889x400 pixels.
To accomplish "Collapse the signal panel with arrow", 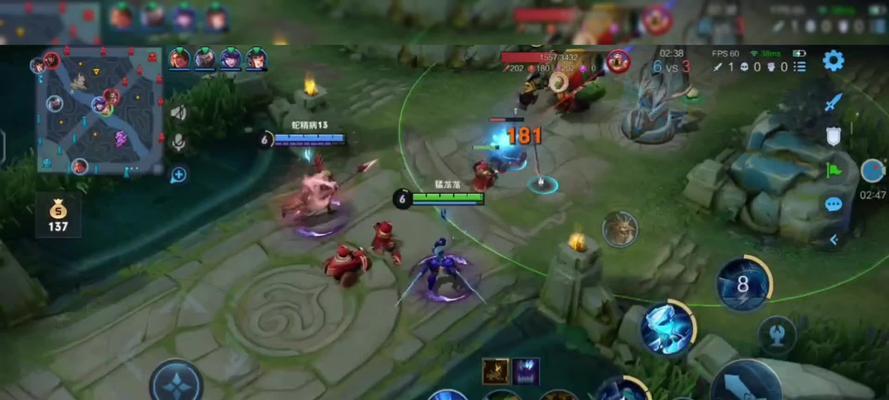I will [833, 239].
